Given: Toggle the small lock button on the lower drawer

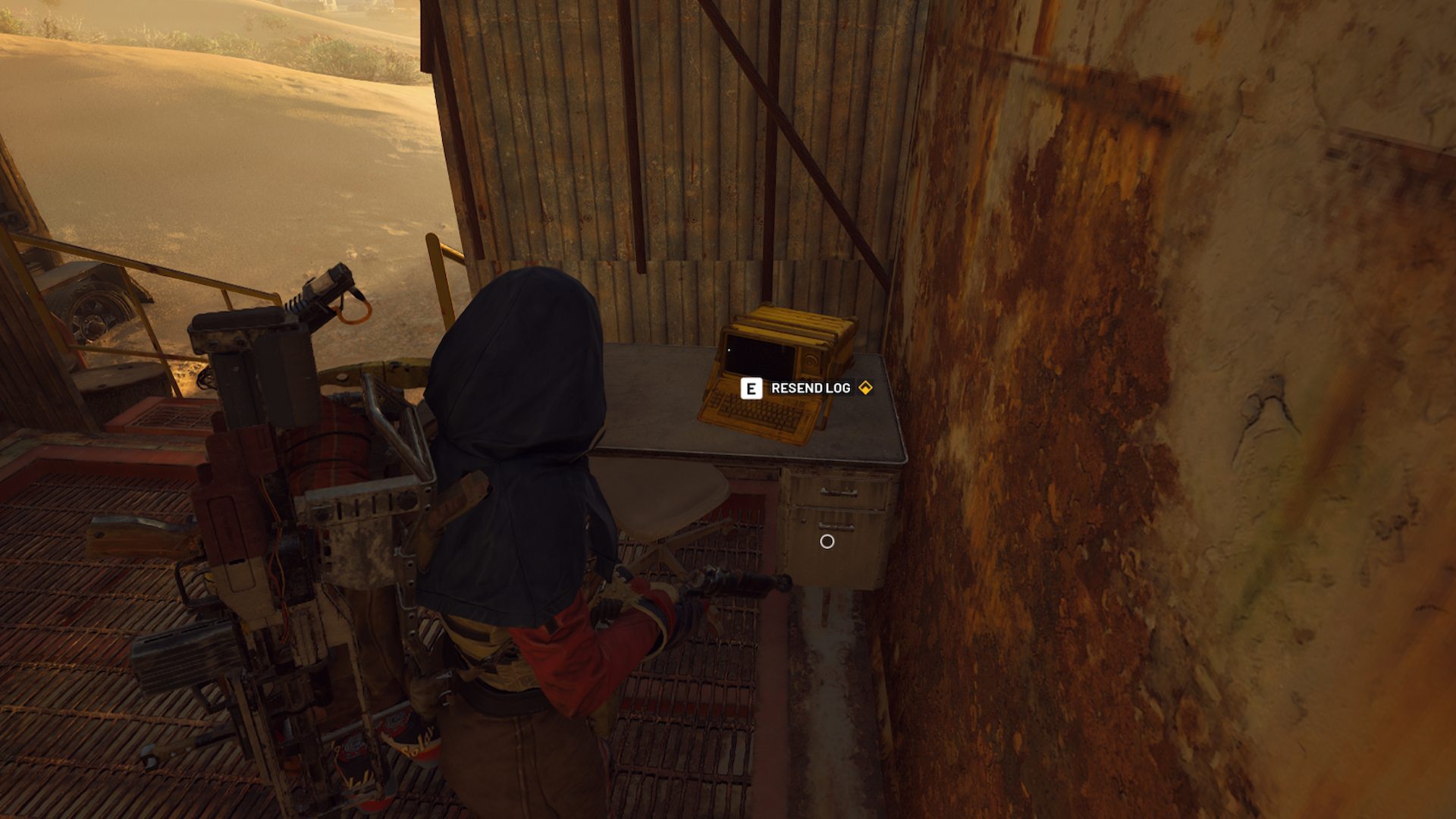Looking at the screenshot, I should tap(804, 521).
